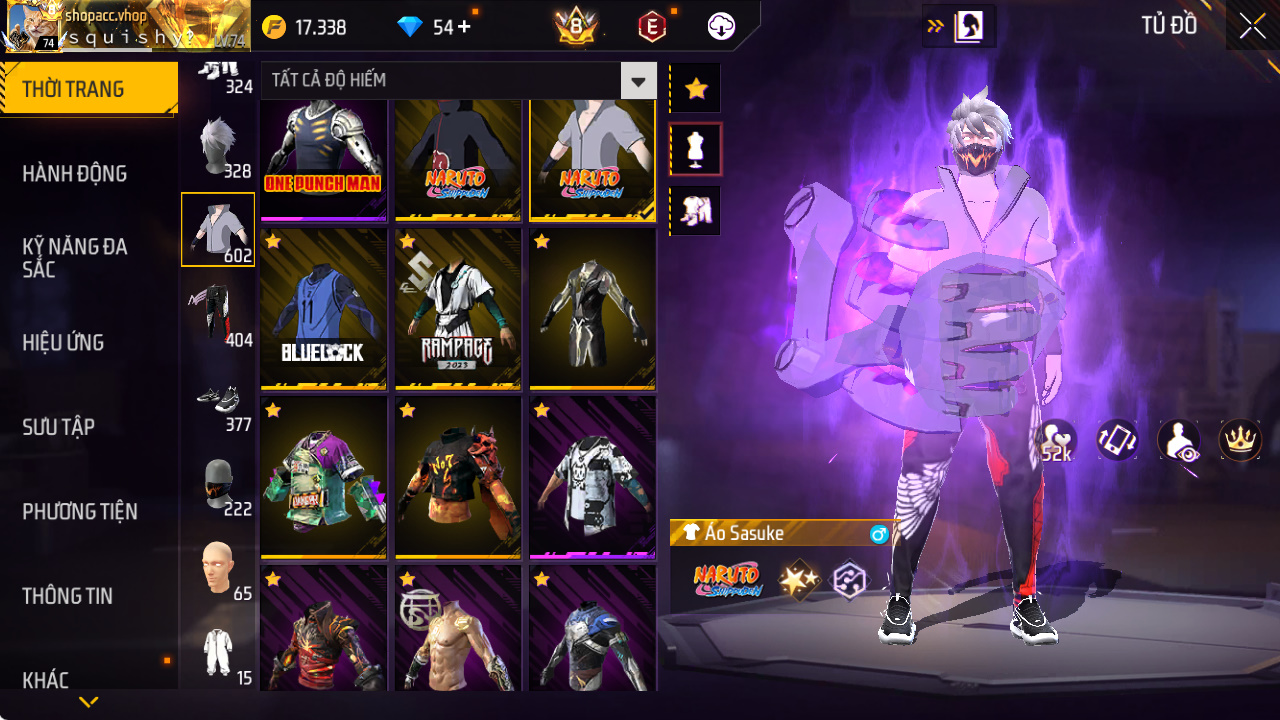1280x720 pixels.
Task: Toggle the full-body outfit preview
Action: click(x=694, y=210)
